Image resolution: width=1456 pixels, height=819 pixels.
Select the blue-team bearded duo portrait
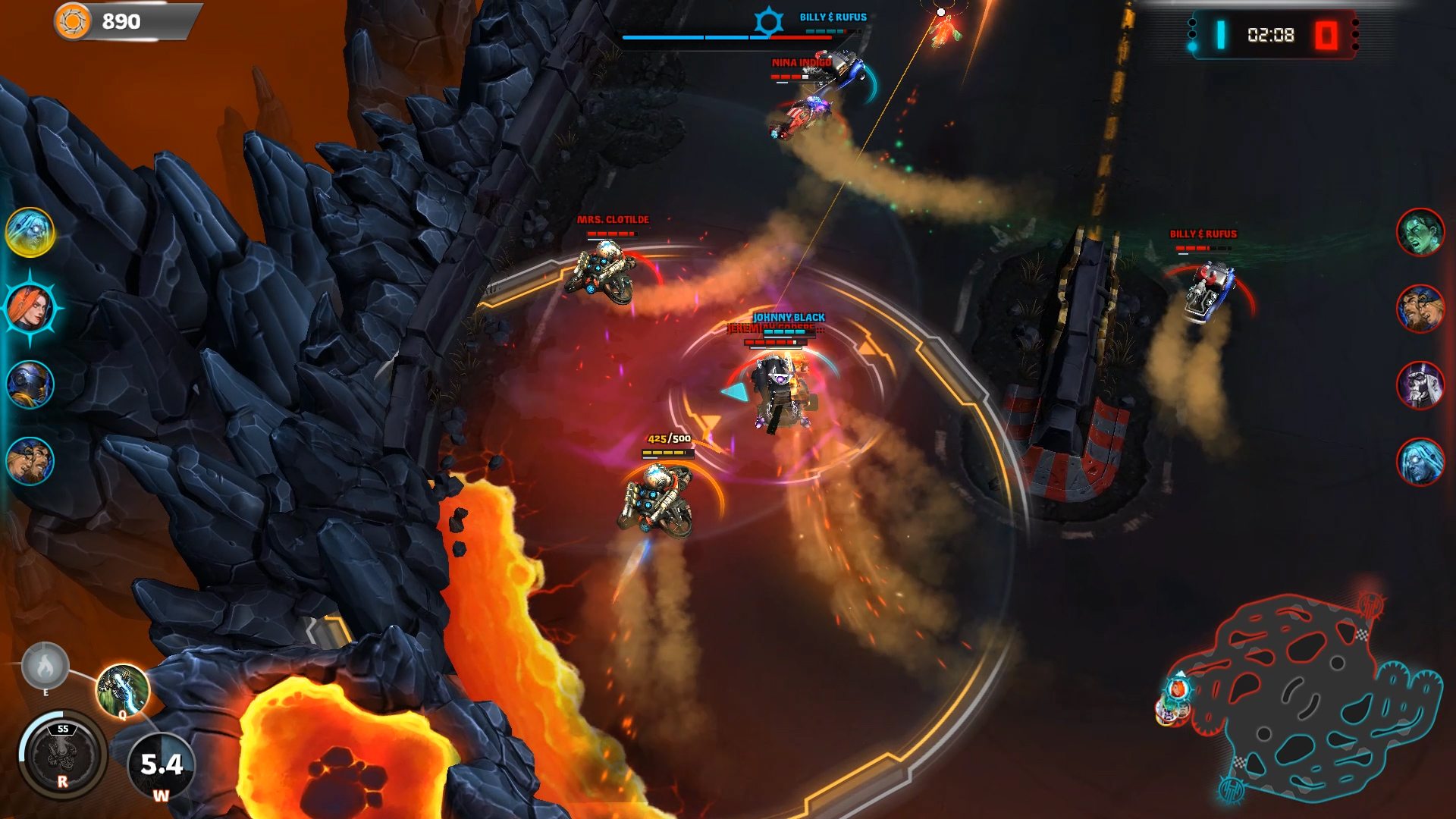(x=30, y=460)
